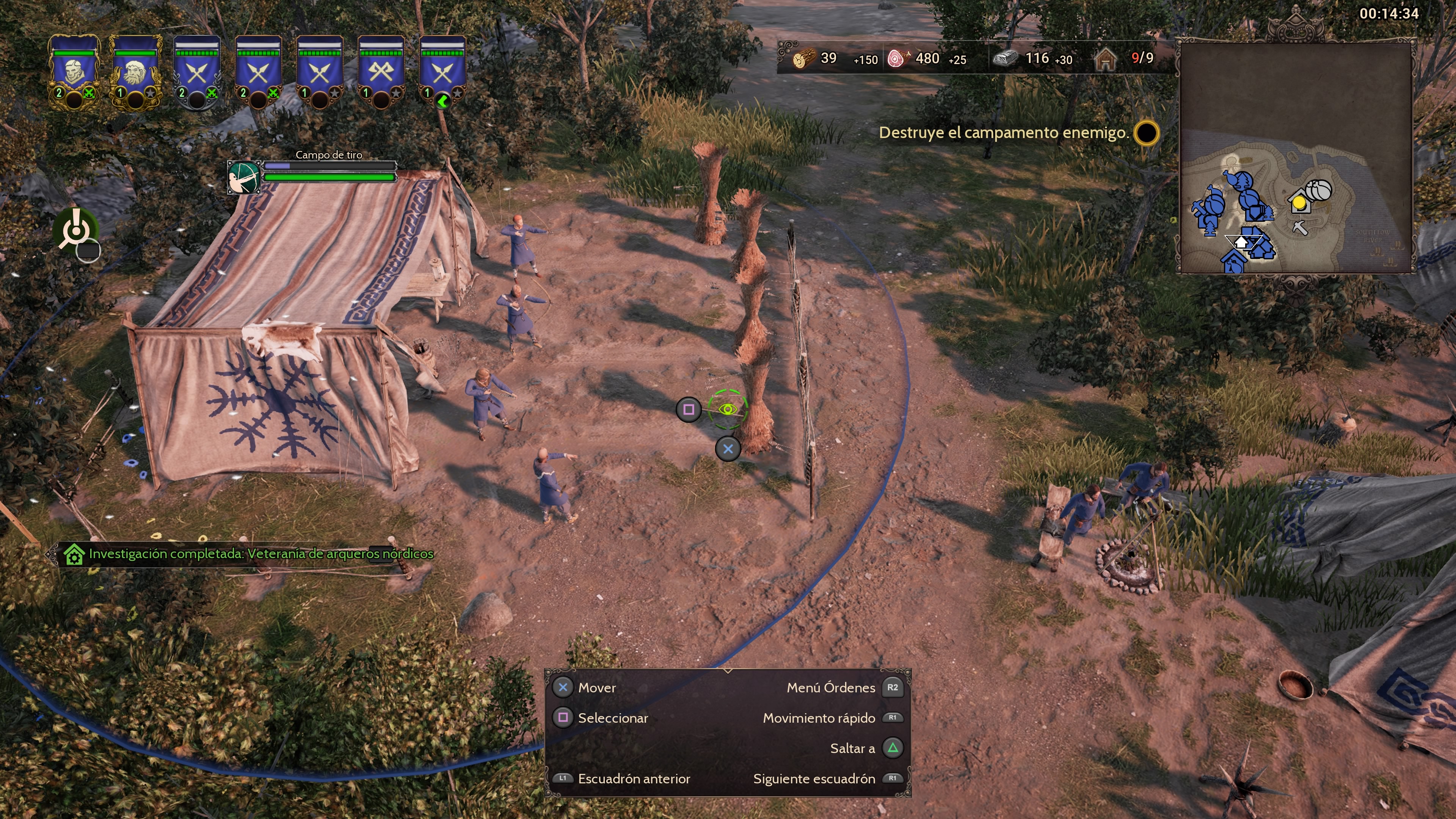The width and height of the screenshot is (1456, 819).
Task: Select the grey pickaxe marker on the minimap
Action: [1299, 228]
